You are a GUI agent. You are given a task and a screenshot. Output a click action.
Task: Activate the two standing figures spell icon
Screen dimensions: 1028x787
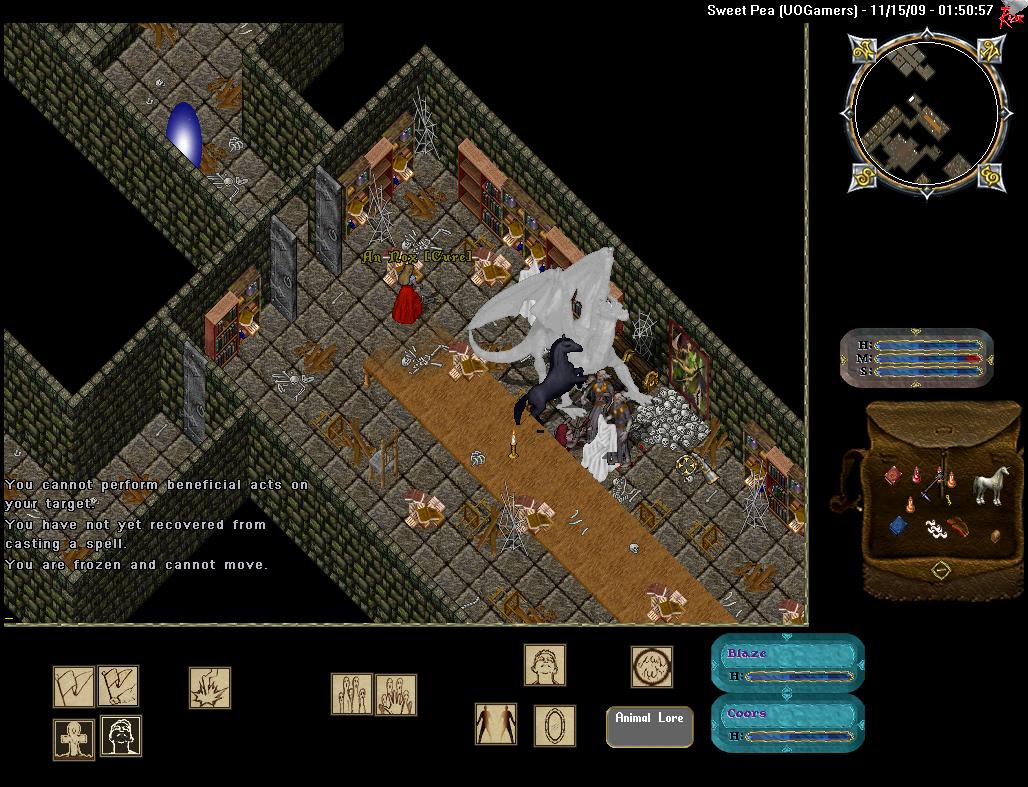pos(495,723)
